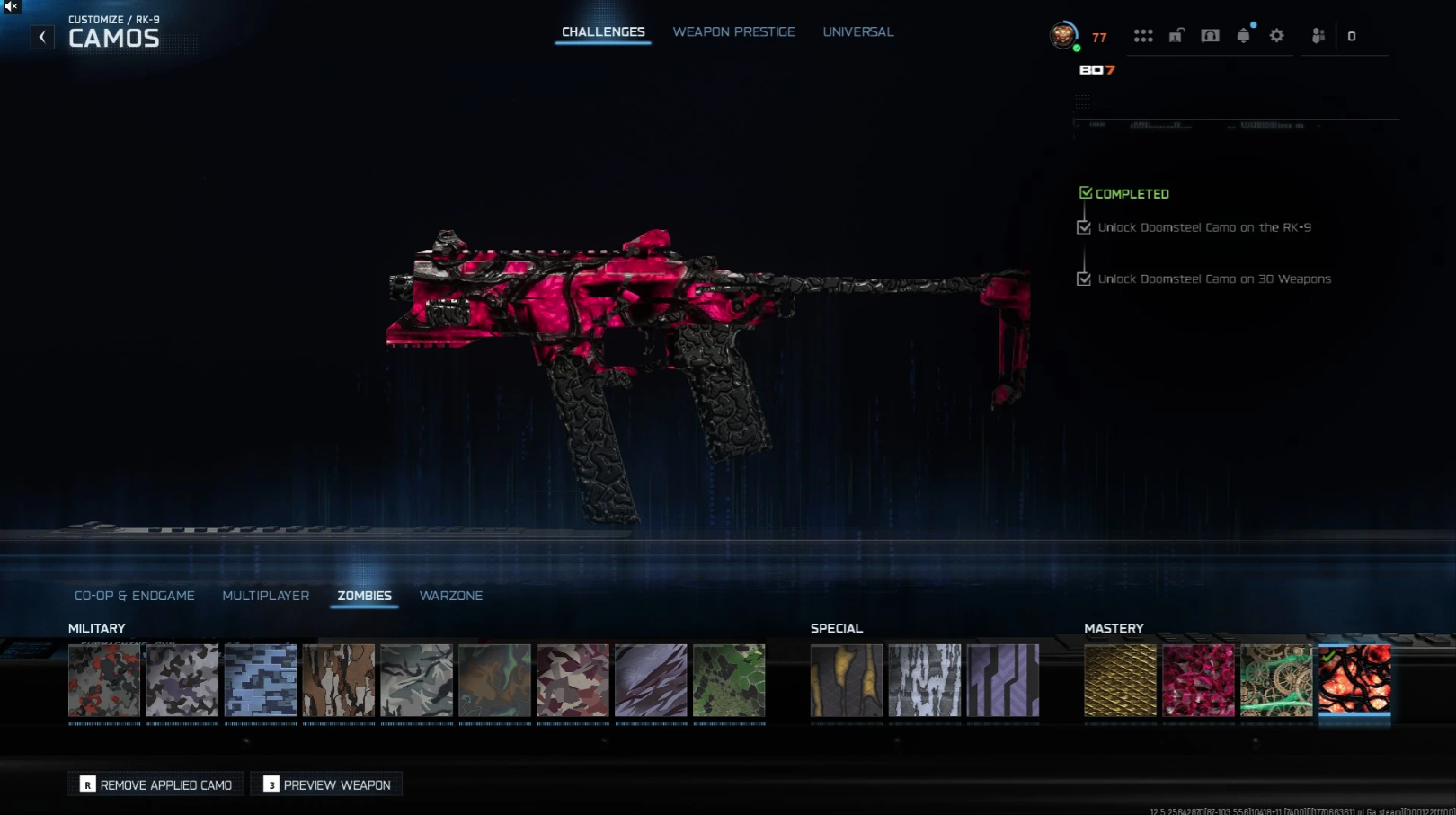Toggle the muted speaker icon
The height and width of the screenshot is (815, 1456).
pyautogui.click(x=11, y=6)
